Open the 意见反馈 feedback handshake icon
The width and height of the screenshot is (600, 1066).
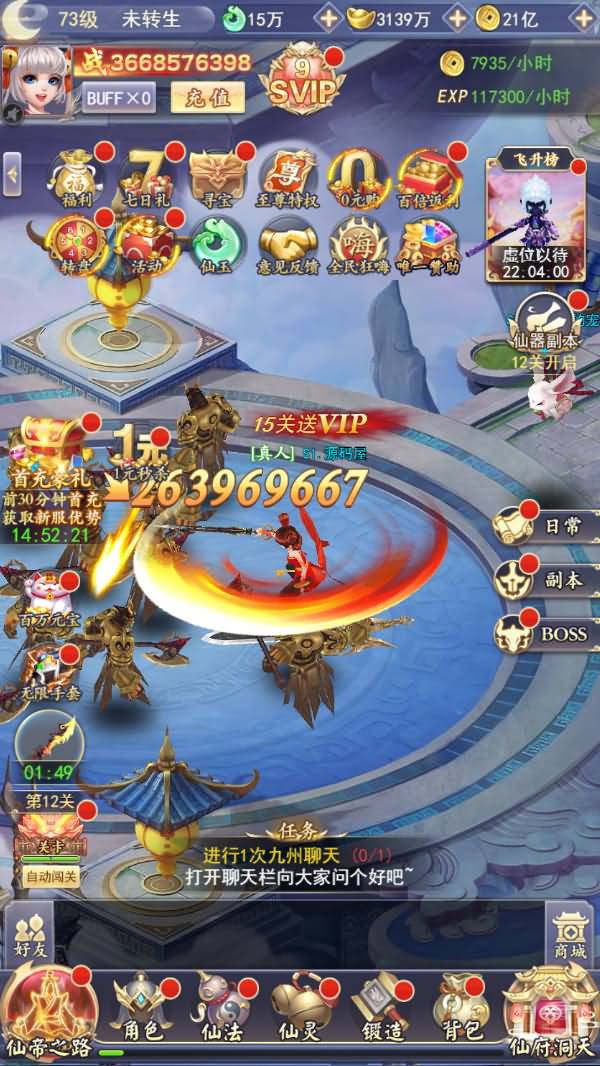tap(288, 245)
